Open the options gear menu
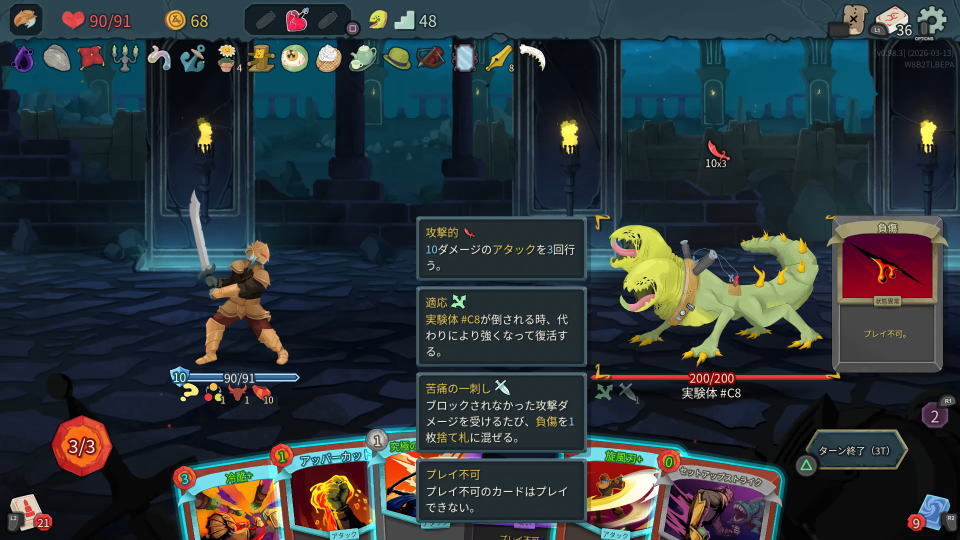The height and width of the screenshot is (540, 960). click(931, 20)
